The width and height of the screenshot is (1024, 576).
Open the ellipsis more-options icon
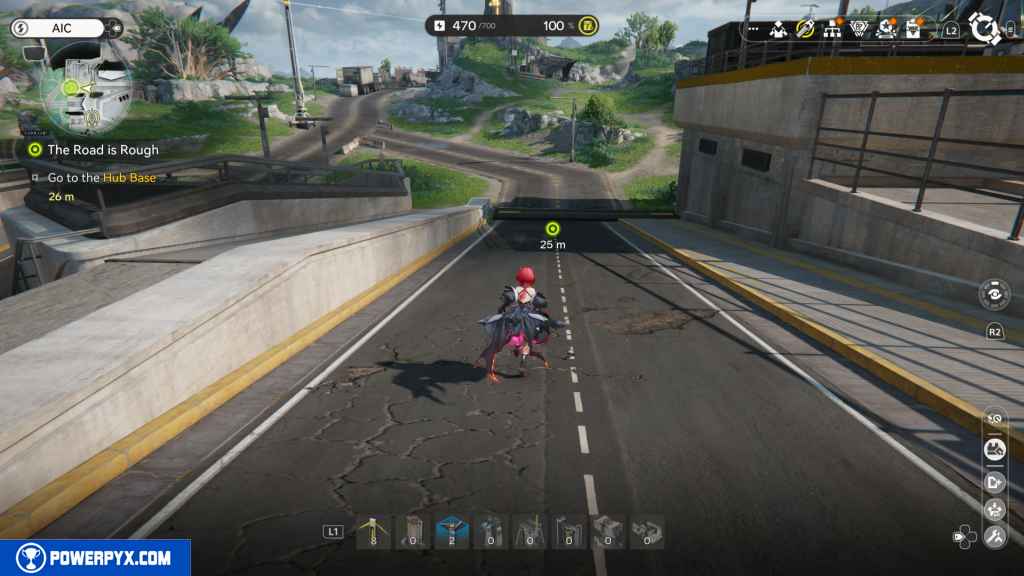752,30
